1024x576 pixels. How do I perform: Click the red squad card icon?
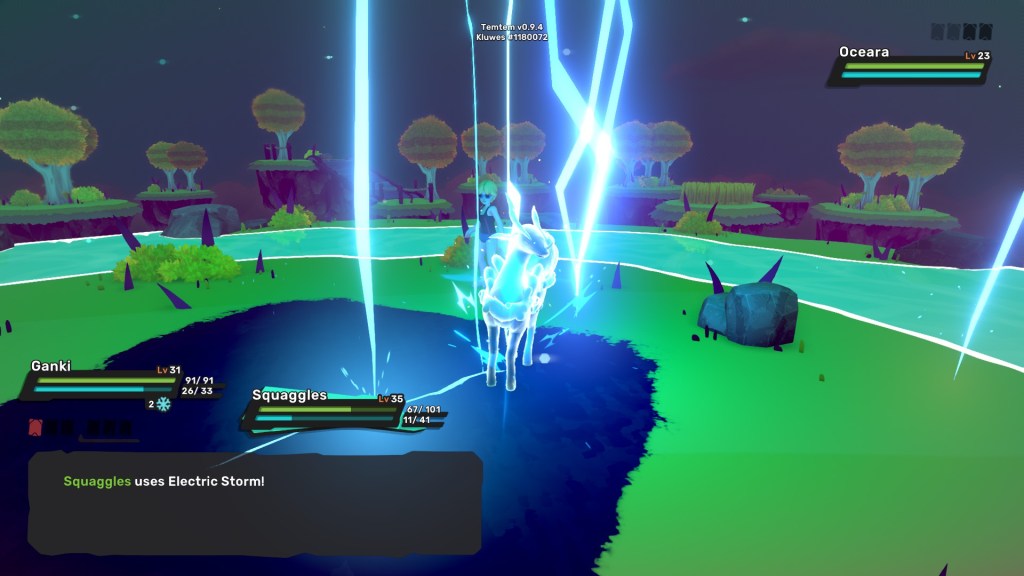click(38, 428)
